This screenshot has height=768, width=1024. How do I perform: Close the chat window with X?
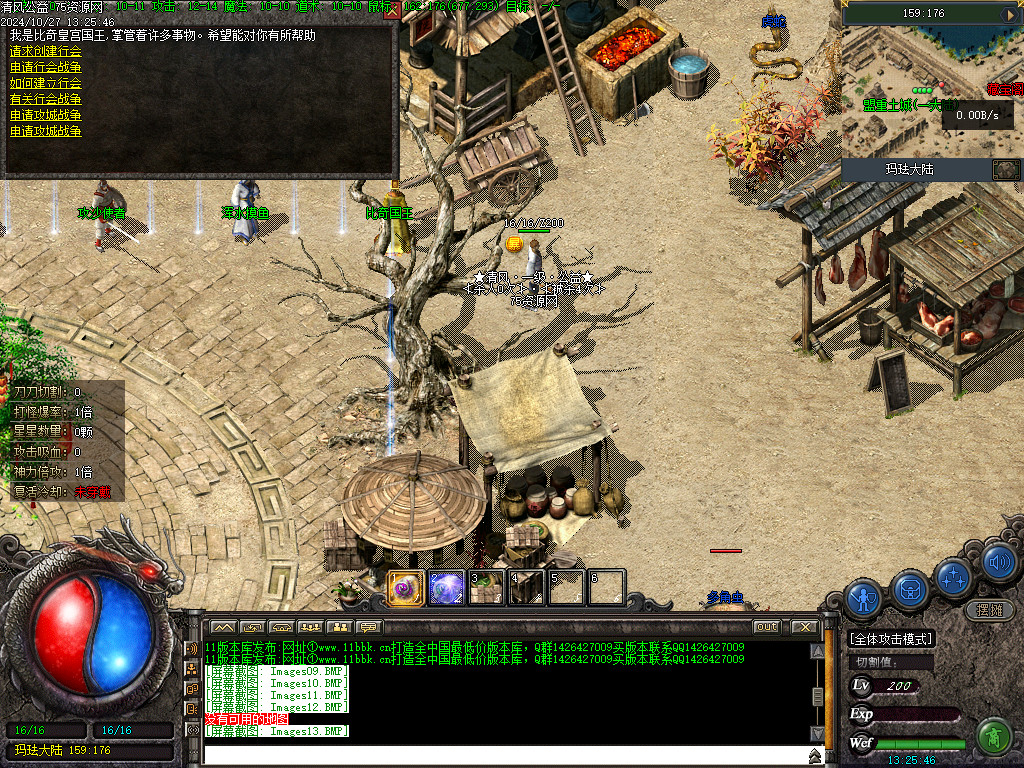(804, 627)
